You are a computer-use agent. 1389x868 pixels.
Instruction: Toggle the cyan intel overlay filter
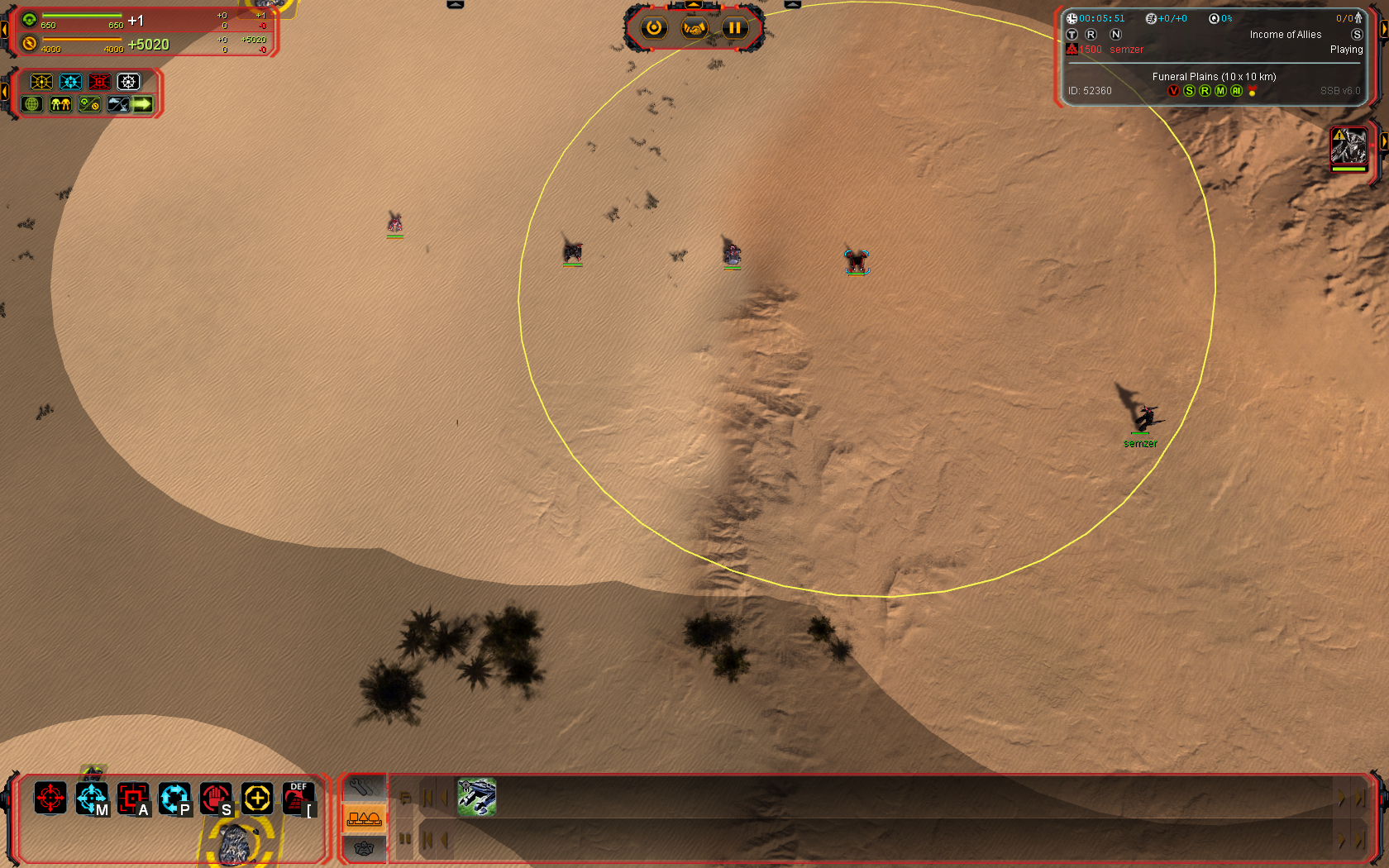pyautogui.click(x=70, y=82)
